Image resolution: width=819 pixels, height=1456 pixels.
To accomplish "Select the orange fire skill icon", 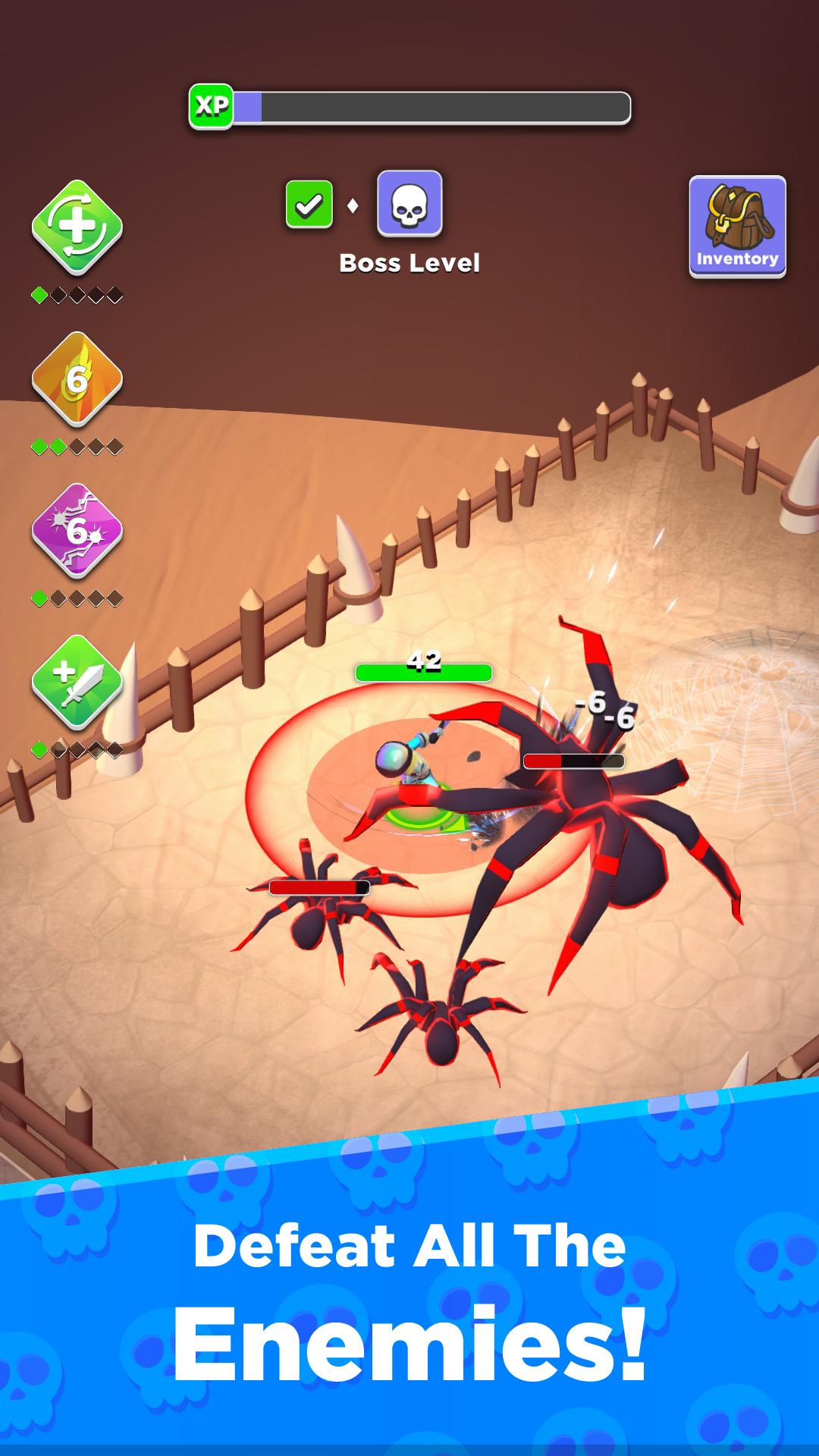I will pyautogui.click(x=77, y=379).
